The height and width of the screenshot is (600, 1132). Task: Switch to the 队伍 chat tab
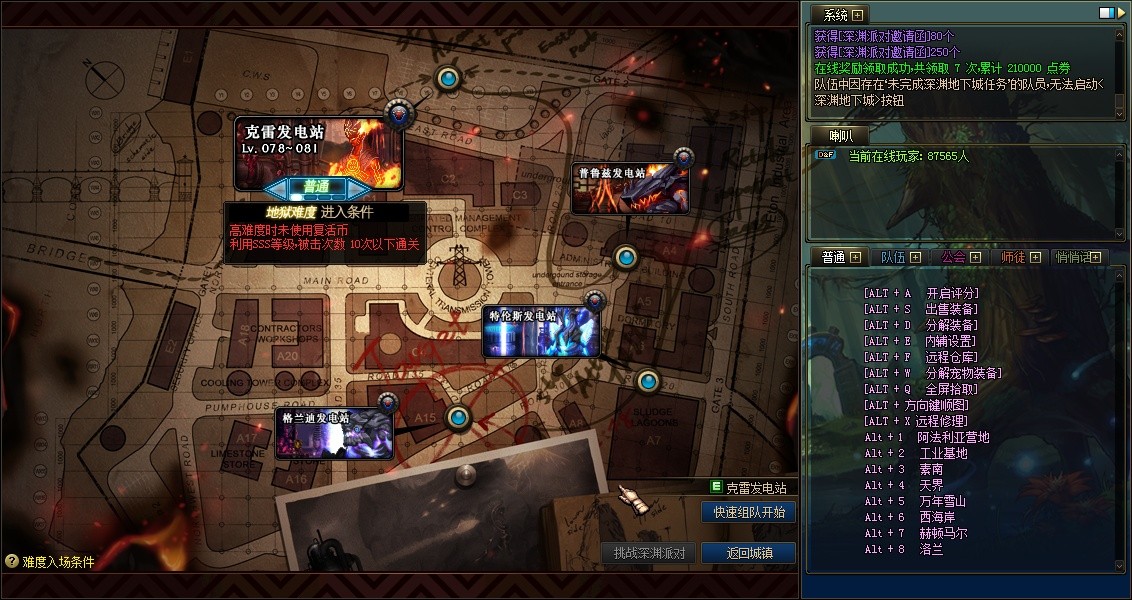[x=893, y=257]
